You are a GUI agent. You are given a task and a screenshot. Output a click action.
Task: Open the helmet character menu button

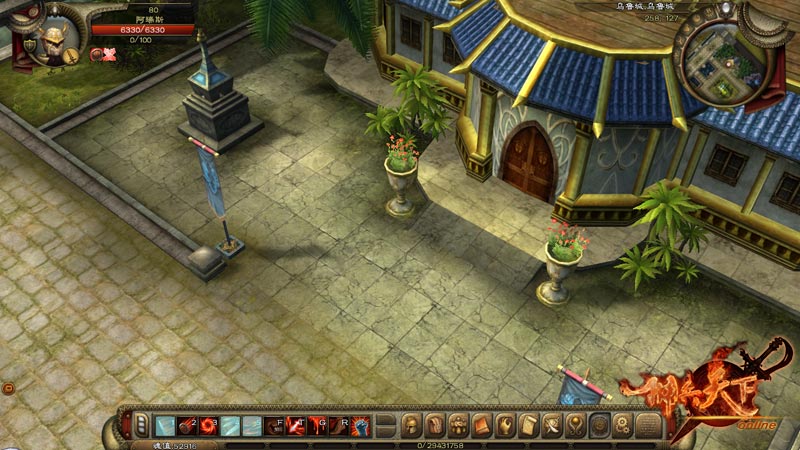point(411,425)
